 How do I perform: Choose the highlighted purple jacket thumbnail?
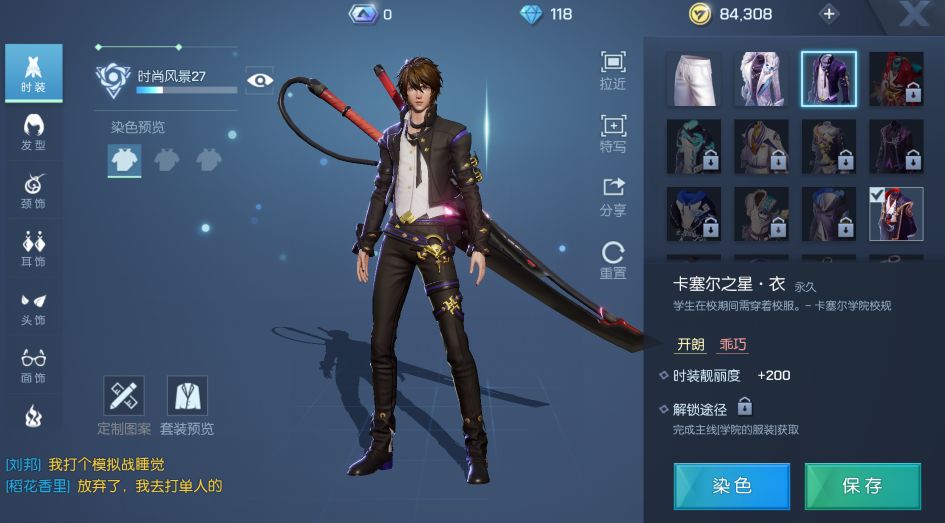[828, 79]
